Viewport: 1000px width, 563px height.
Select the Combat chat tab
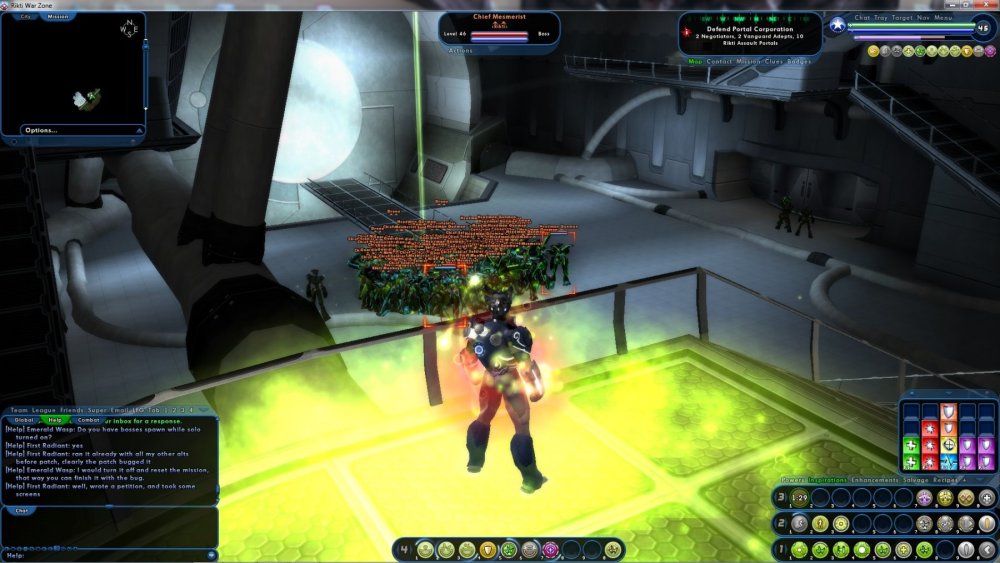[x=88, y=420]
